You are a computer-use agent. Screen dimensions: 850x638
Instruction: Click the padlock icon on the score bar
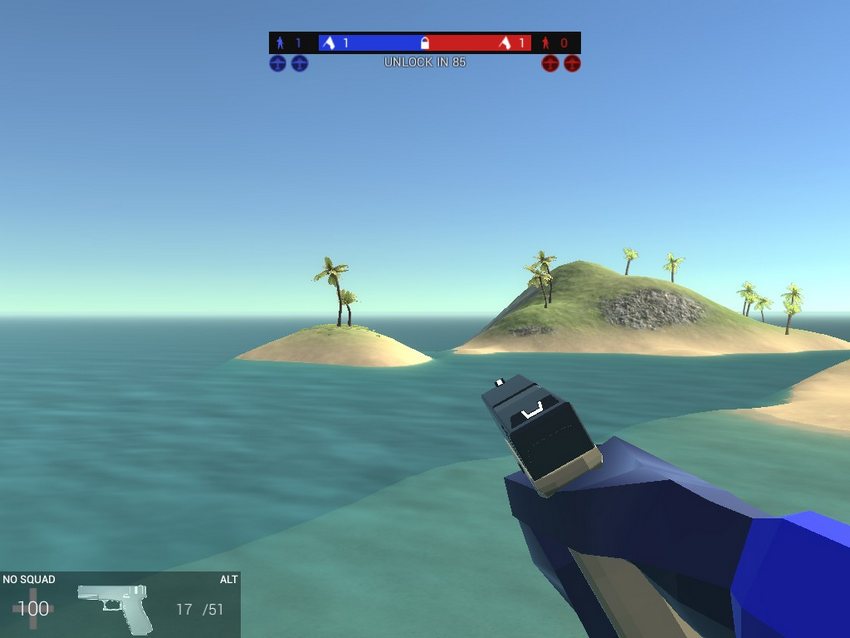click(425, 43)
